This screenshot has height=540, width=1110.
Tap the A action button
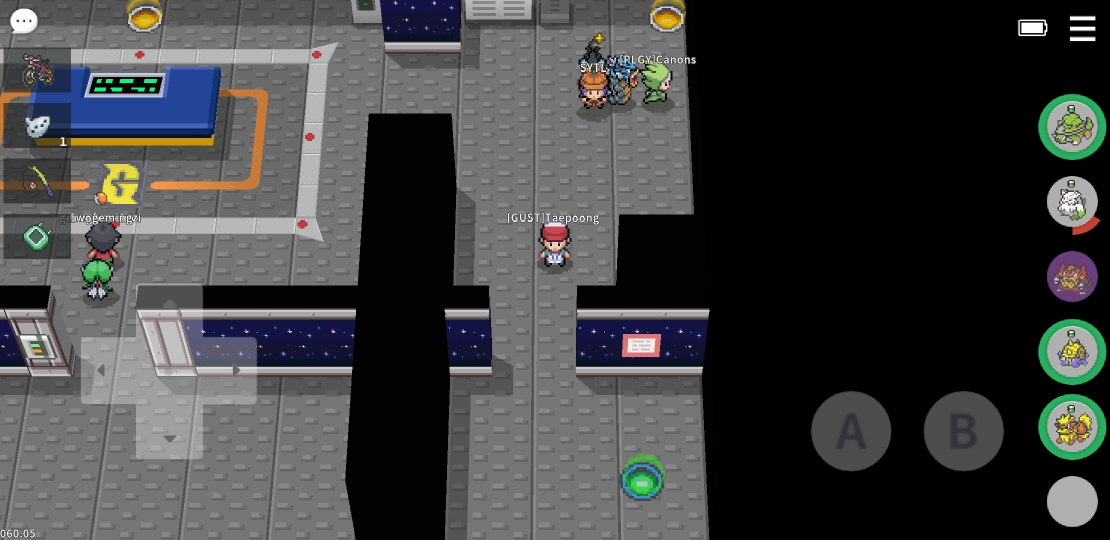(851, 431)
